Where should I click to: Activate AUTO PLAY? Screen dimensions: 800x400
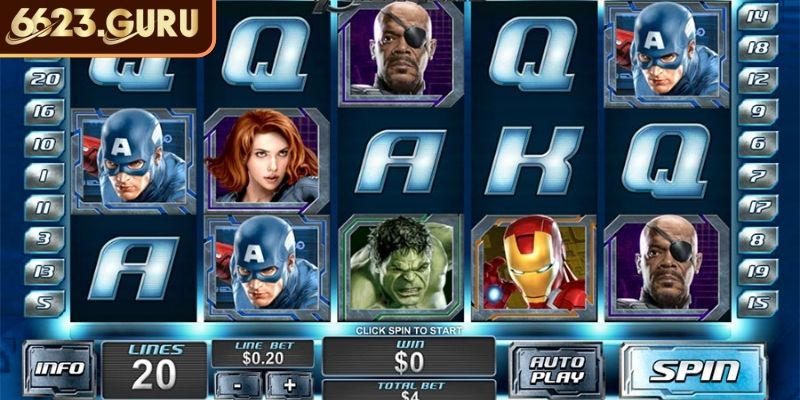pyautogui.click(x=555, y=370)
